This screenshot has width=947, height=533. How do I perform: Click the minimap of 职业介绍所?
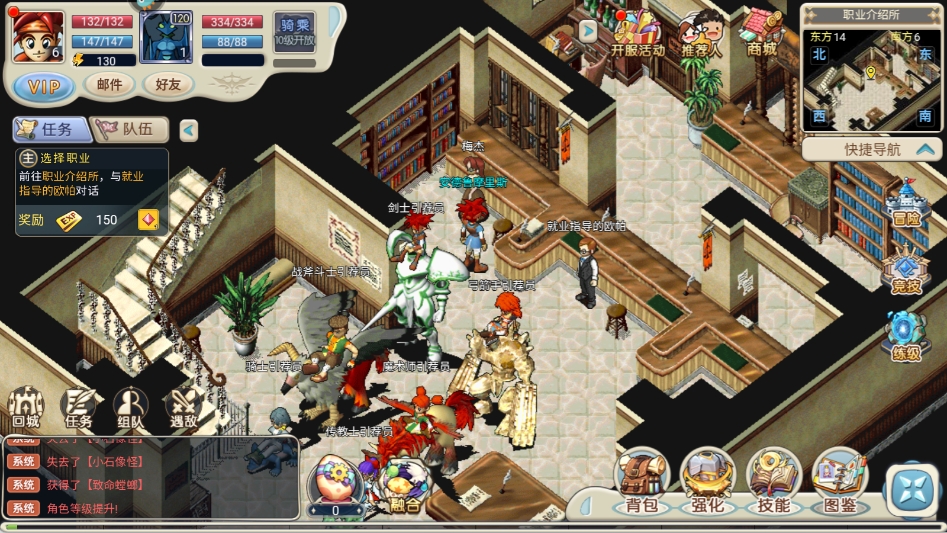pyautogui.click(x=870, y=80)
